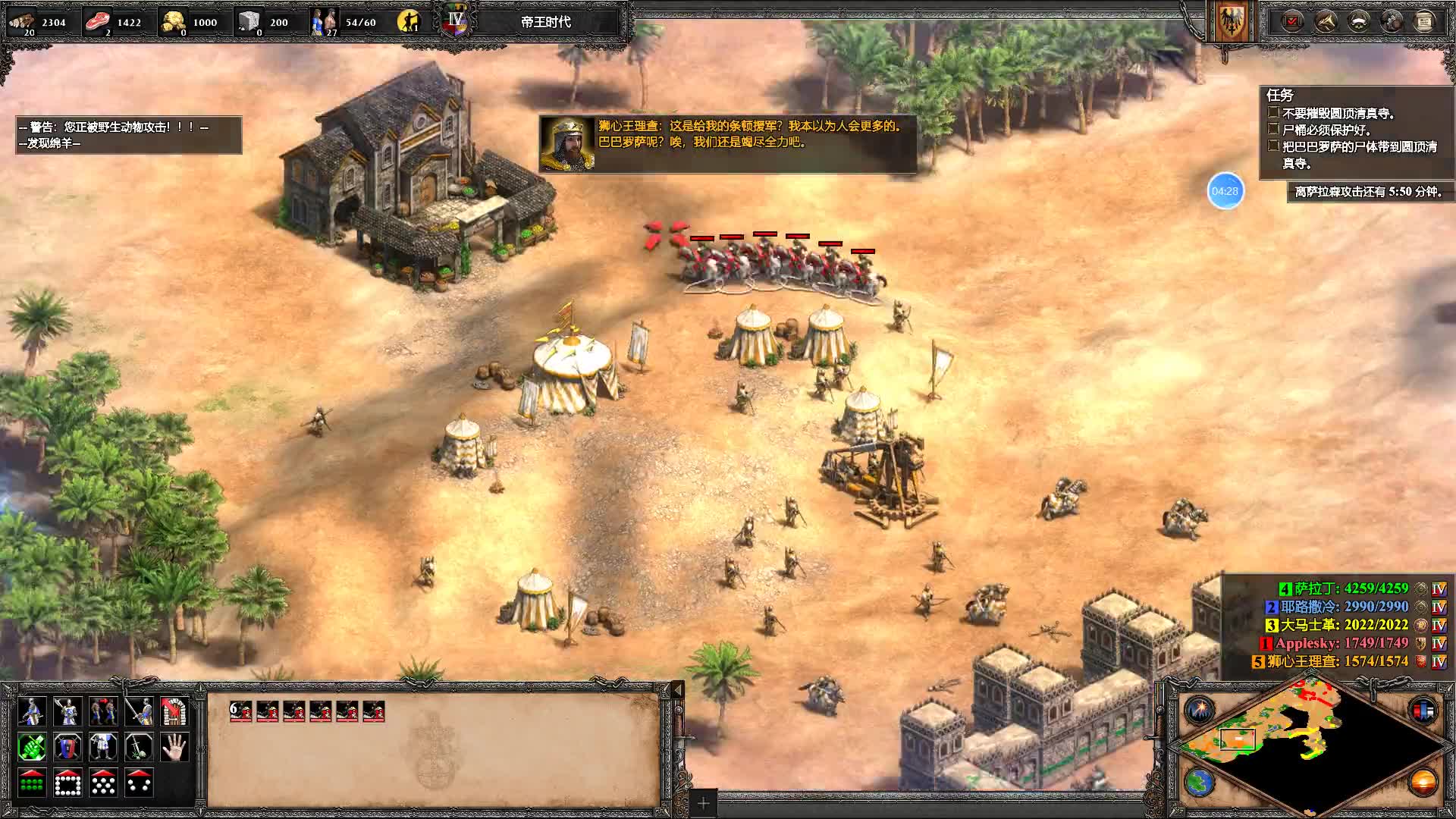Screen dimensions: 1456x819
Task: Click the stand ground stance icon
Action: 102,748
